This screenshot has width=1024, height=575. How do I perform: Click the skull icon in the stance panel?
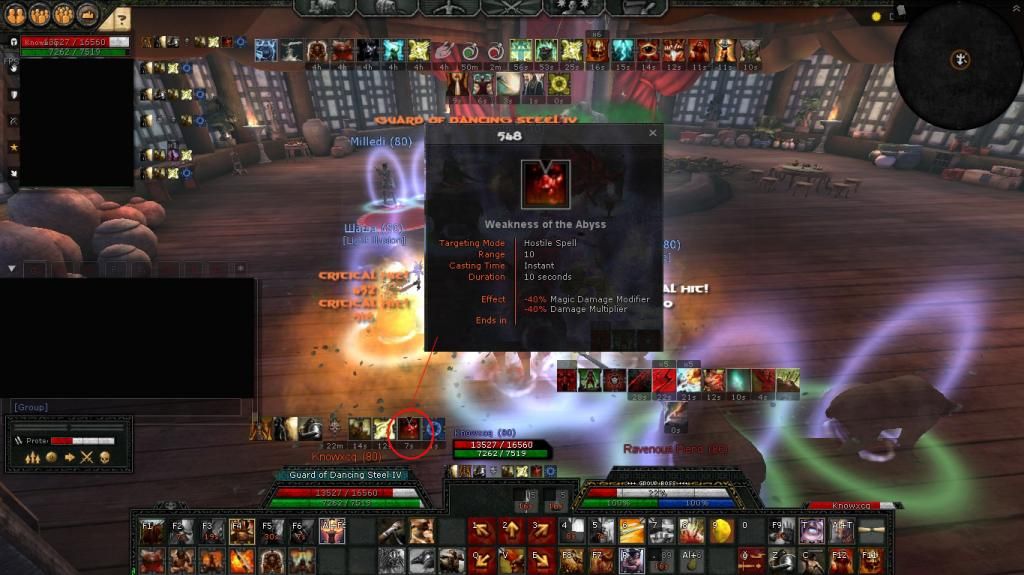coord(104,457)
